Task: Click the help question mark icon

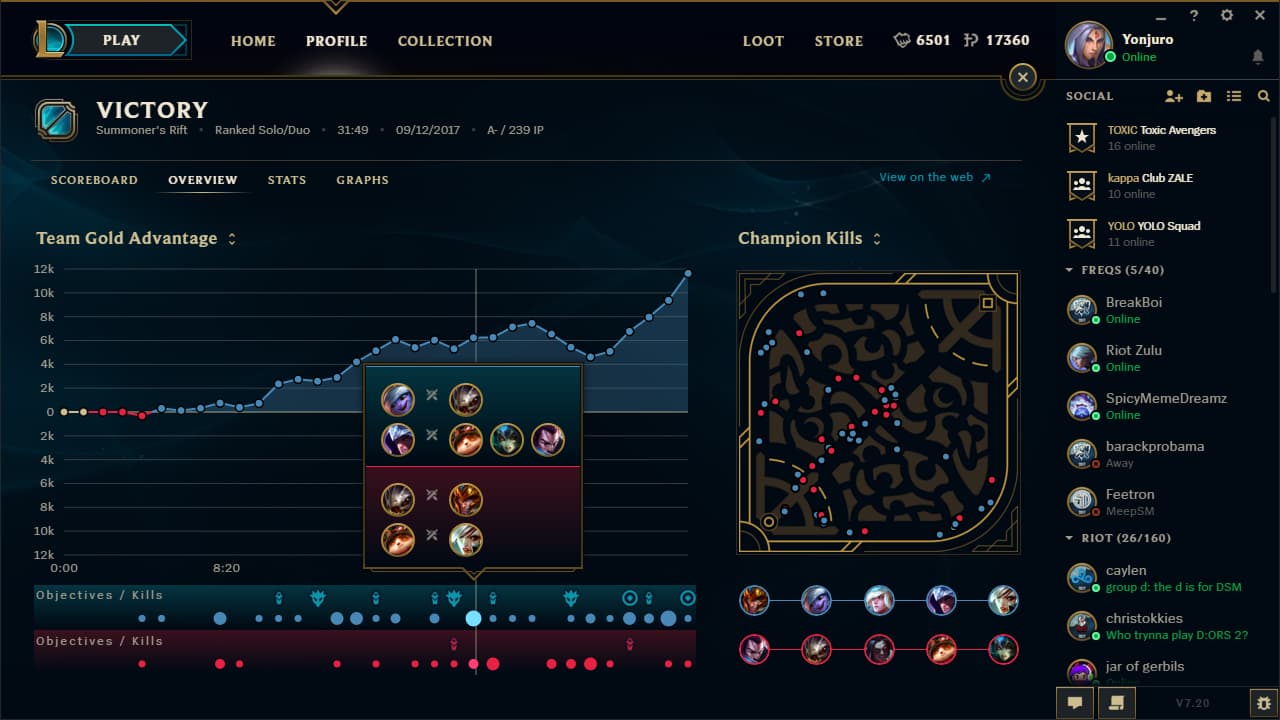Action: tap(1193, 15)
